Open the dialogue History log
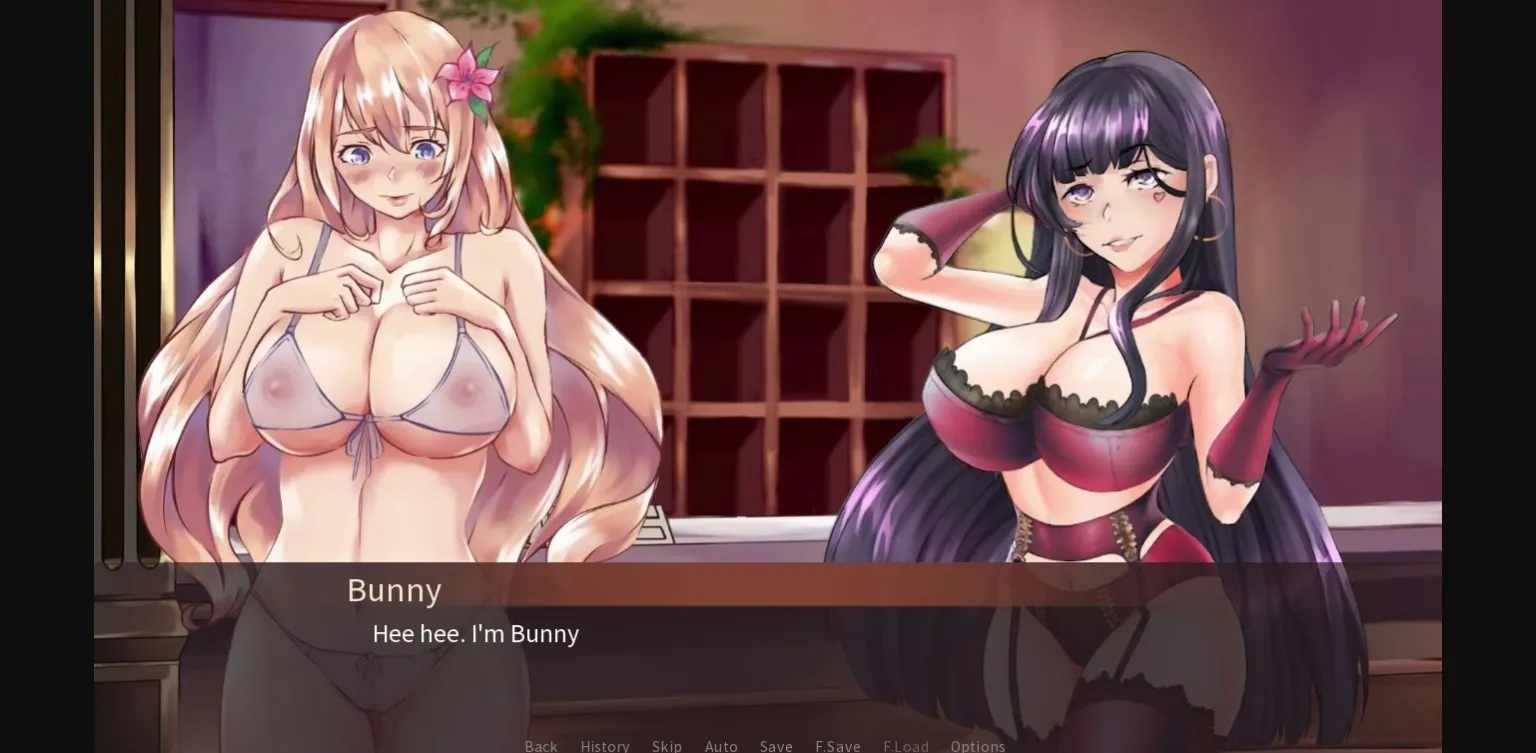Image resolution: width=1536 pixels, height=753 pixels. [x=604, y=746]
